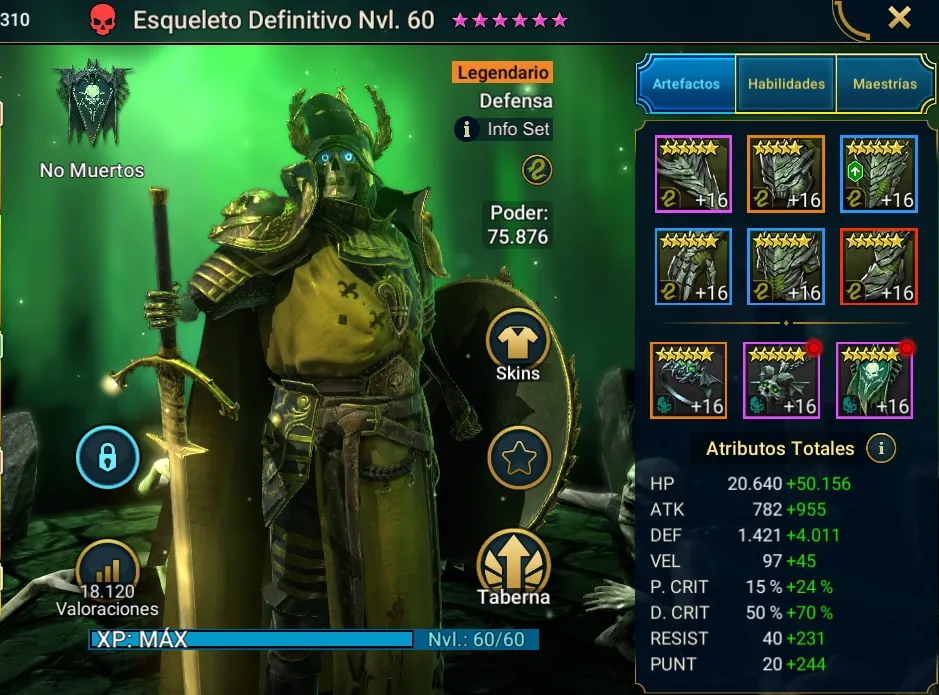939x695 pixels.
Task: Select the skull banner accessory
Action: [x=873, y=380]
